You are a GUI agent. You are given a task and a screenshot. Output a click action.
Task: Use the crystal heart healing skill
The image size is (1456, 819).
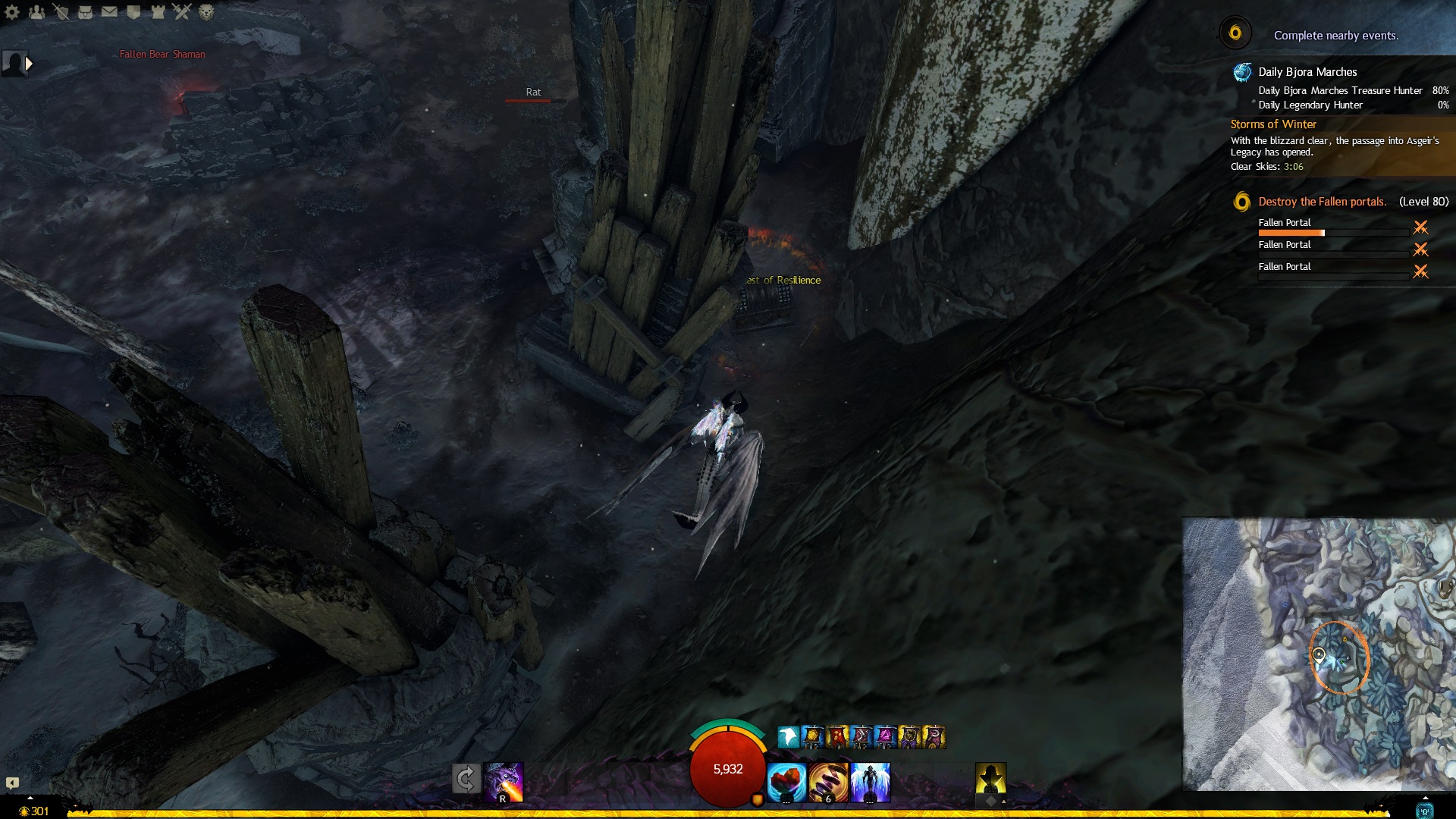coord(786,782)
